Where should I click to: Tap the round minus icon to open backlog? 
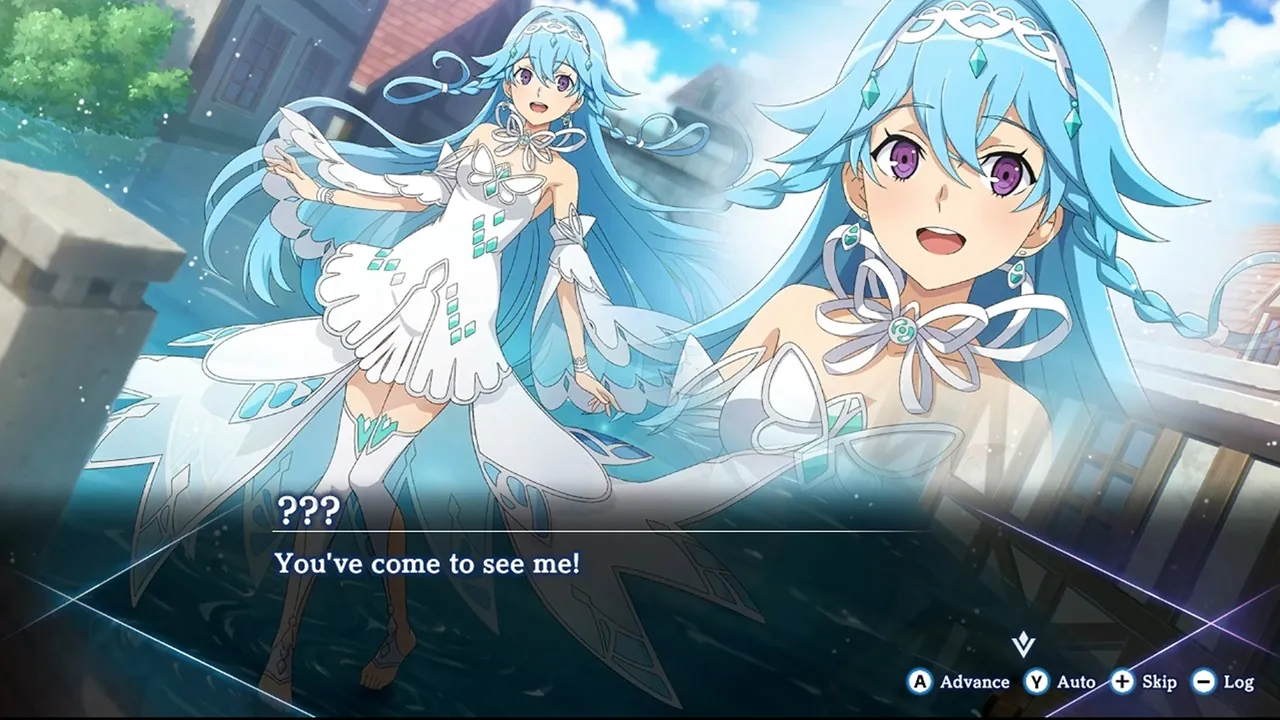(1201, 682)
